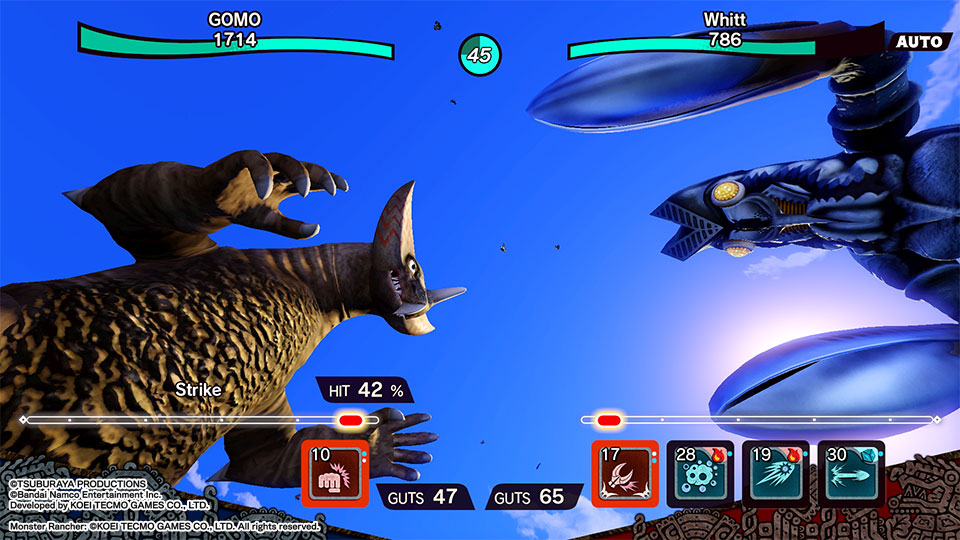
Task: Activate the projectile skill costing 30
Action: pos(850,474)
